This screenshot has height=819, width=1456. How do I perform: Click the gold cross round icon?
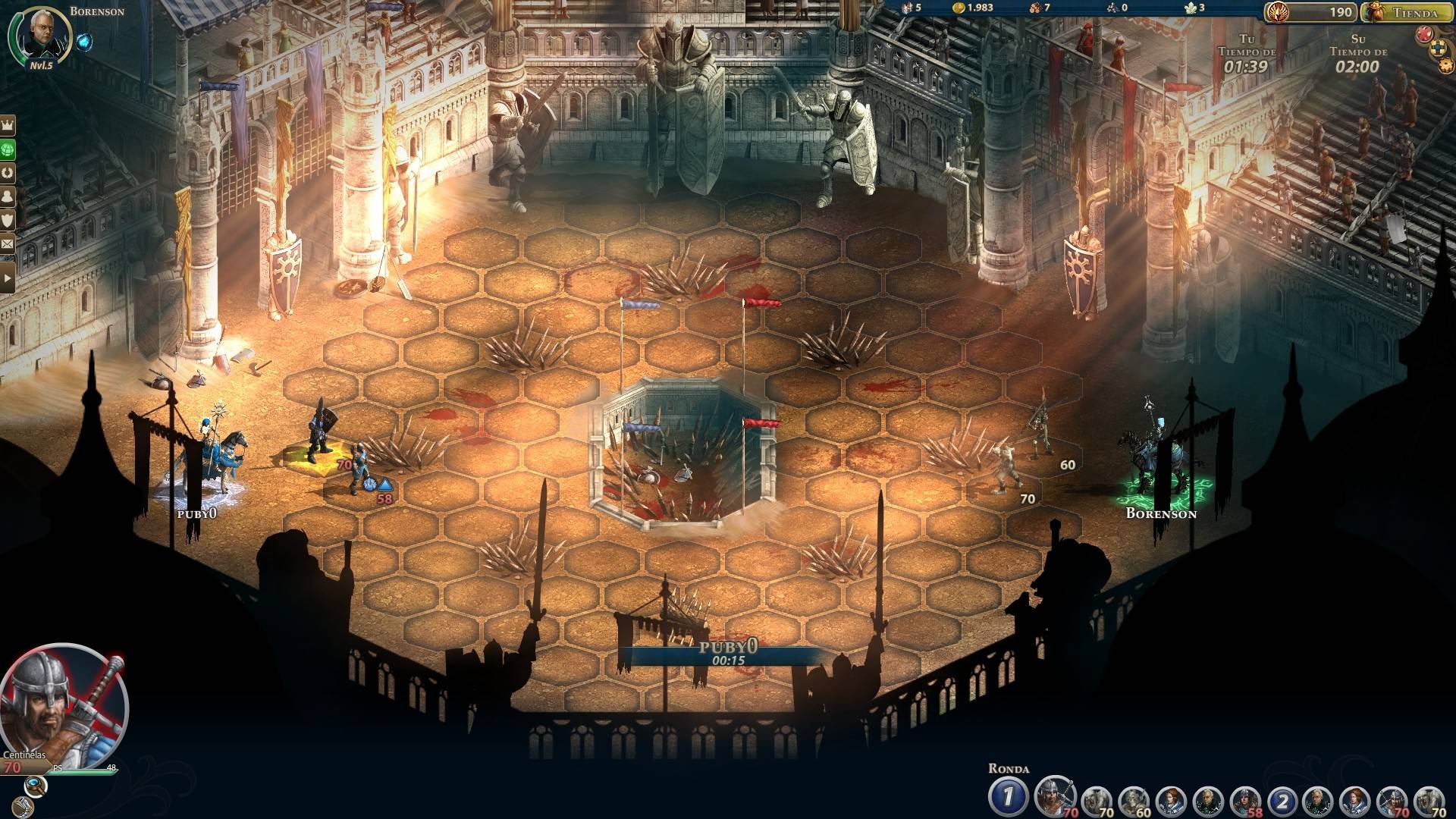(1437, 49)
